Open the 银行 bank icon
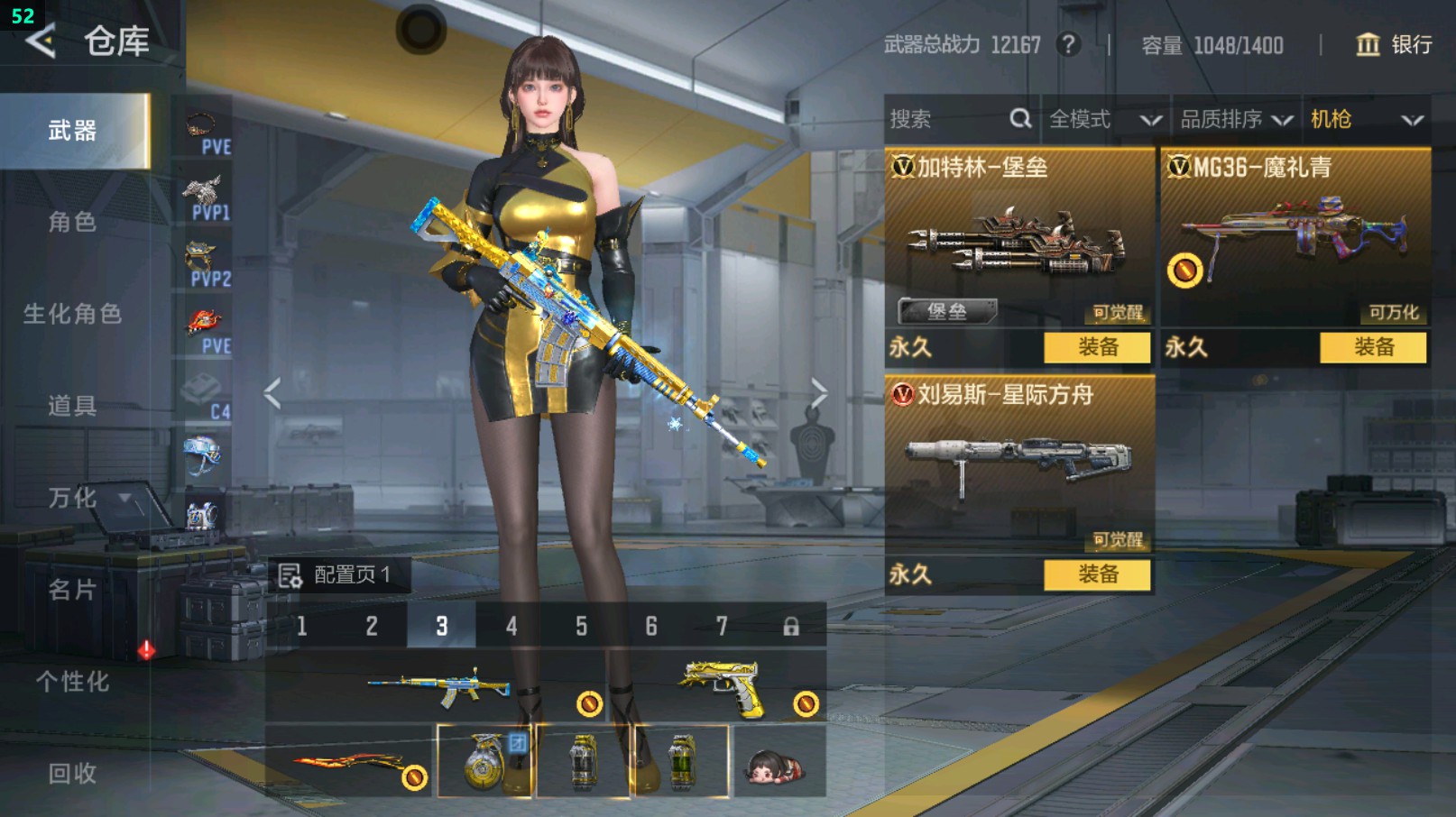 pos(1371,45)
